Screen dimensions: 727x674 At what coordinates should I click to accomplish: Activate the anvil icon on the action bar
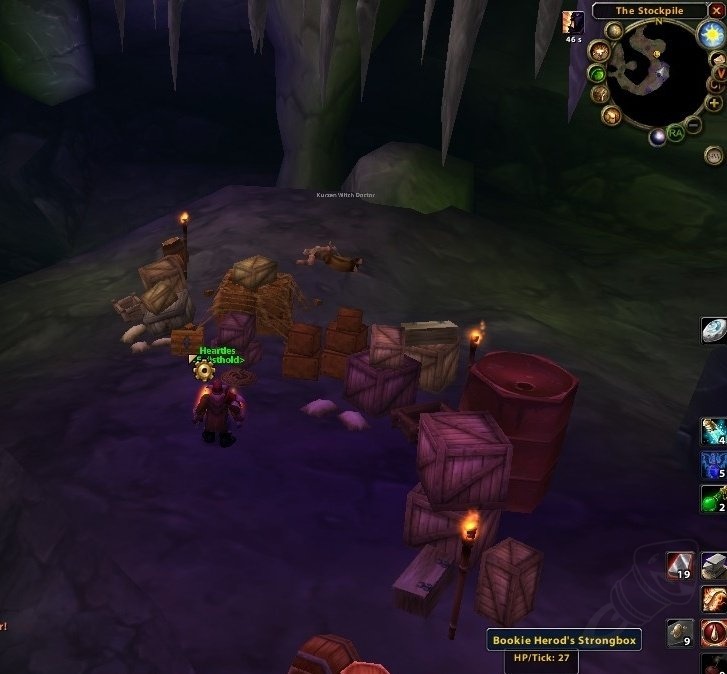pyautogui.click(x=714, y=566)
